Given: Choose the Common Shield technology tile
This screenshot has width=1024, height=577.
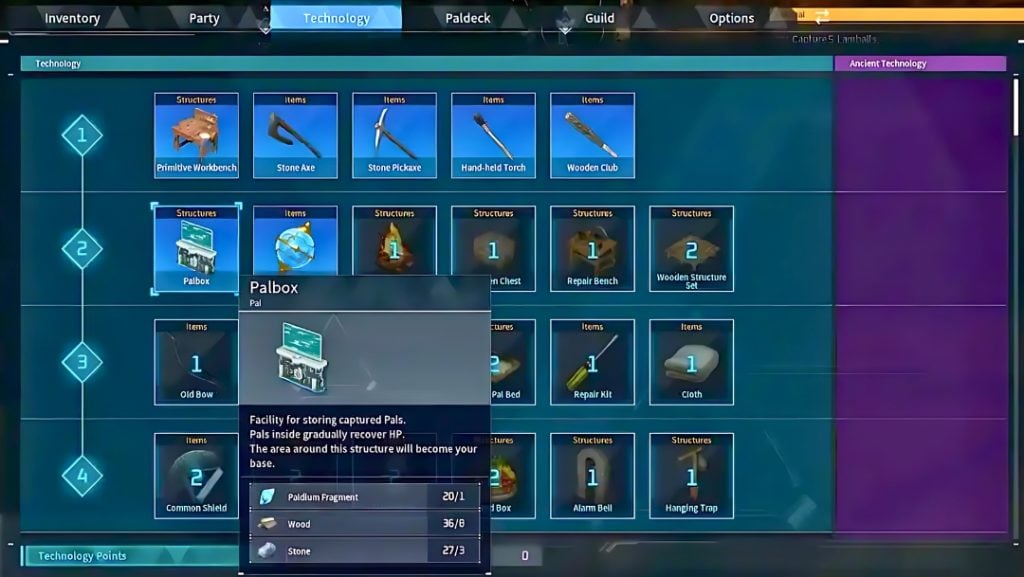Looking at the screenshot, I should pos(196,476).
